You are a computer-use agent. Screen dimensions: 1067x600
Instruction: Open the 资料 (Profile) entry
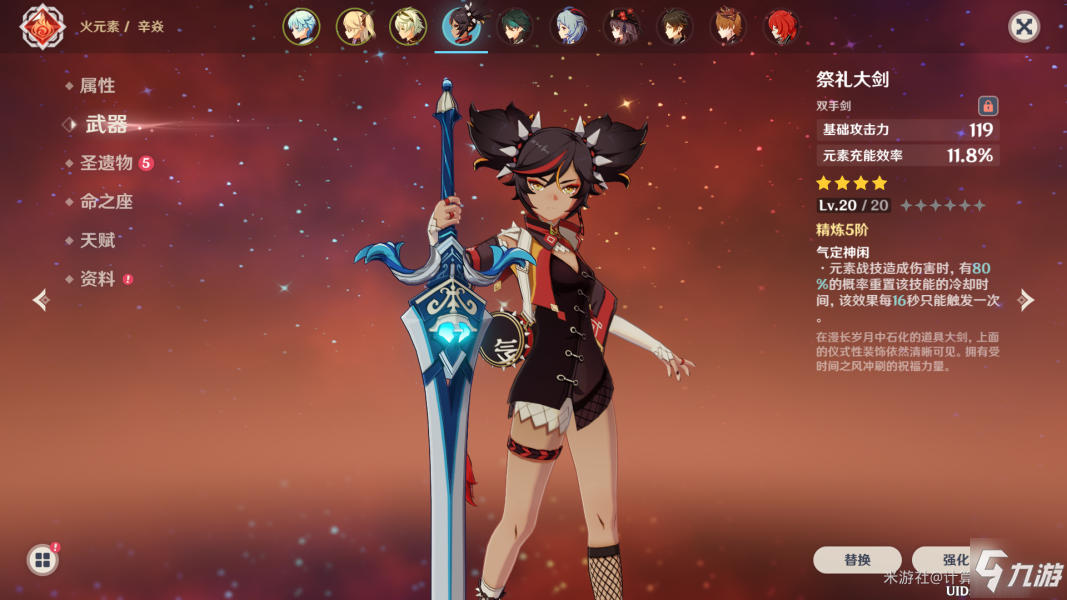(x=97, y=280)
